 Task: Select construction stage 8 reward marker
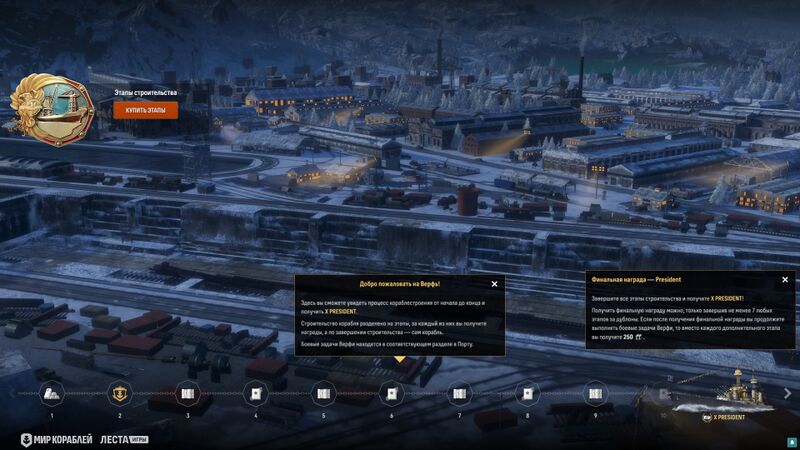click(x=528, y=393)
